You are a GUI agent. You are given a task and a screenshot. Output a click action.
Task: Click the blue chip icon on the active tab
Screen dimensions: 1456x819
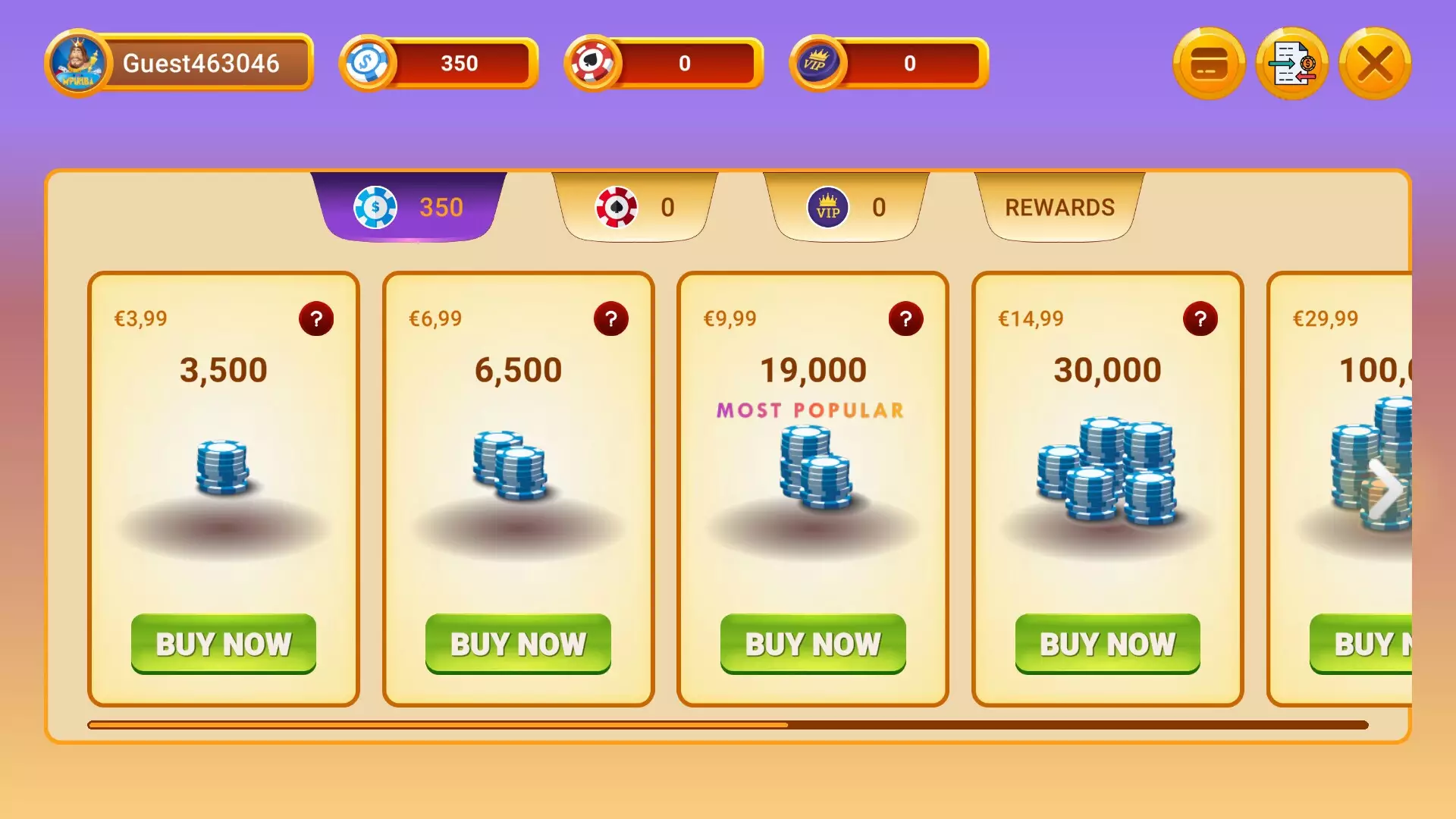[x=373, y=207]
